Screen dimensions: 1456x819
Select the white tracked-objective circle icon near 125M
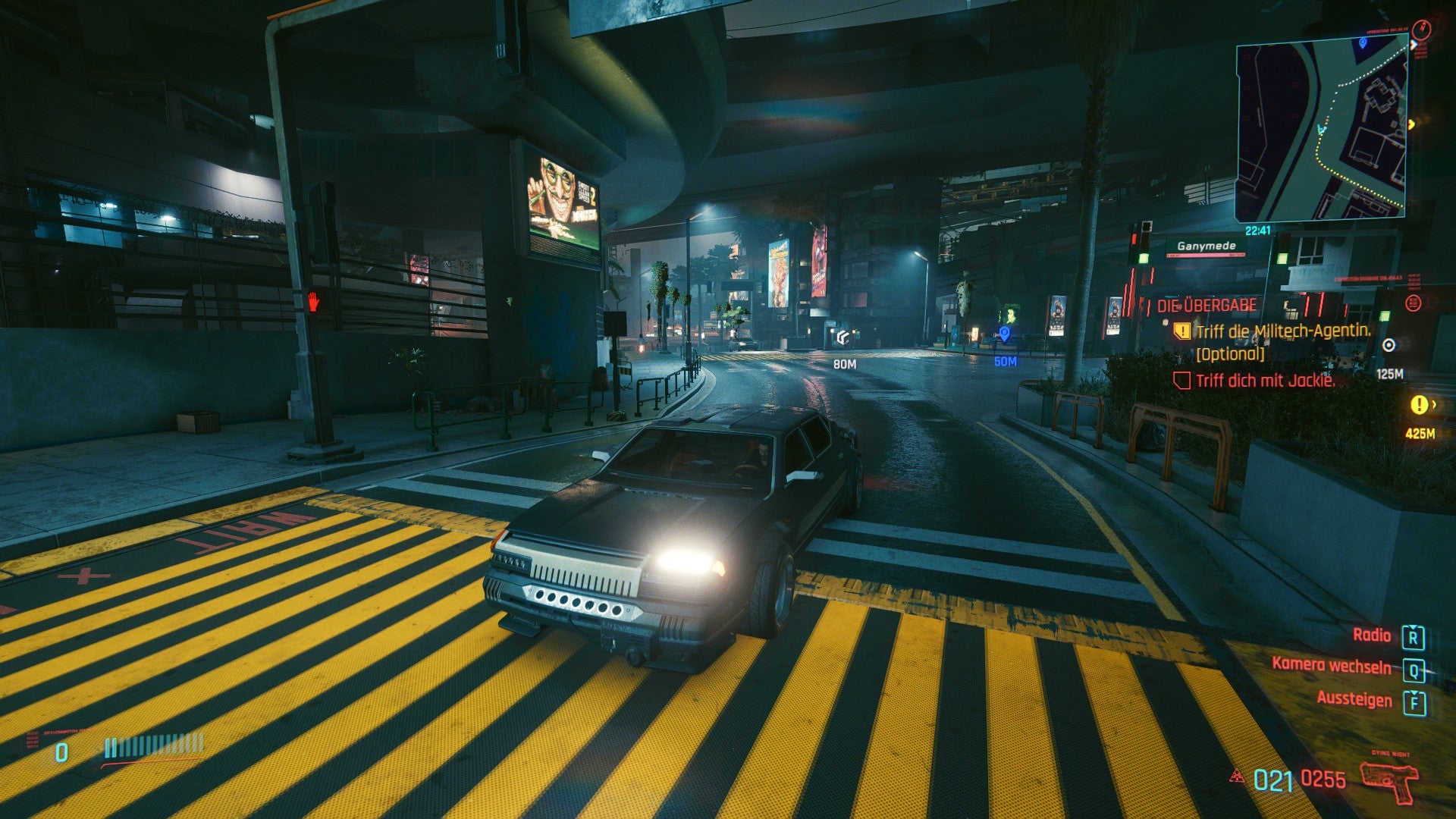click(1389, 345)
